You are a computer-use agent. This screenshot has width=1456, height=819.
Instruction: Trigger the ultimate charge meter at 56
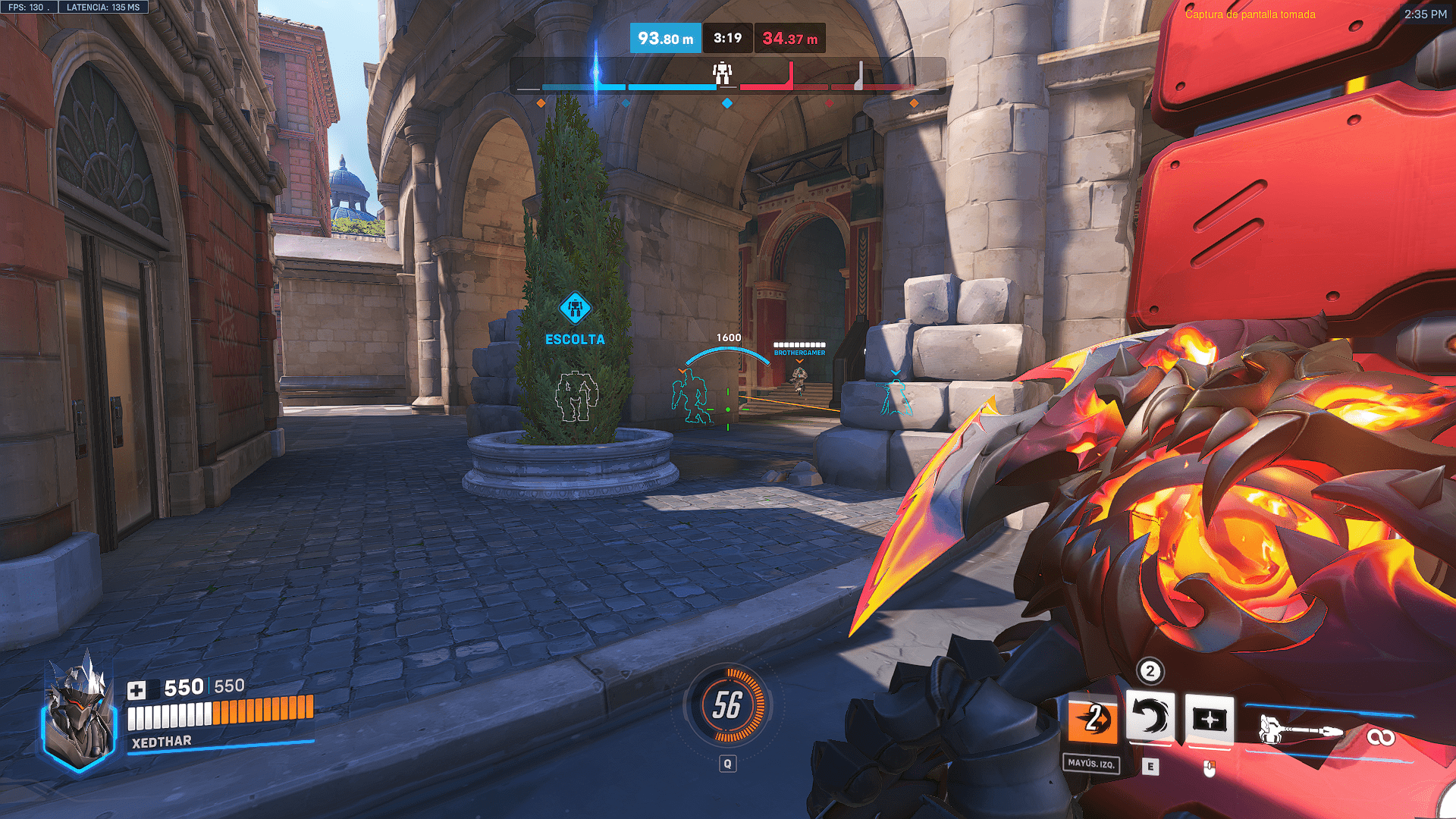[x=727, y=705]
